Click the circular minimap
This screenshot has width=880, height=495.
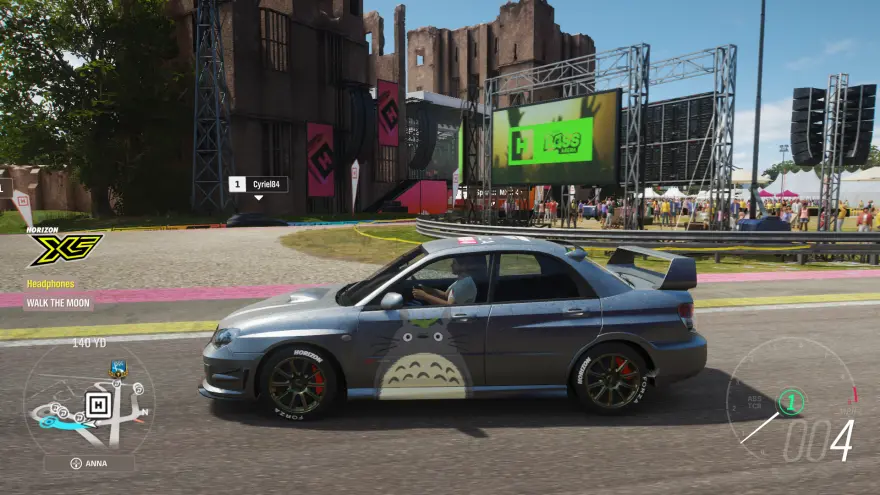tap(88, 400)
